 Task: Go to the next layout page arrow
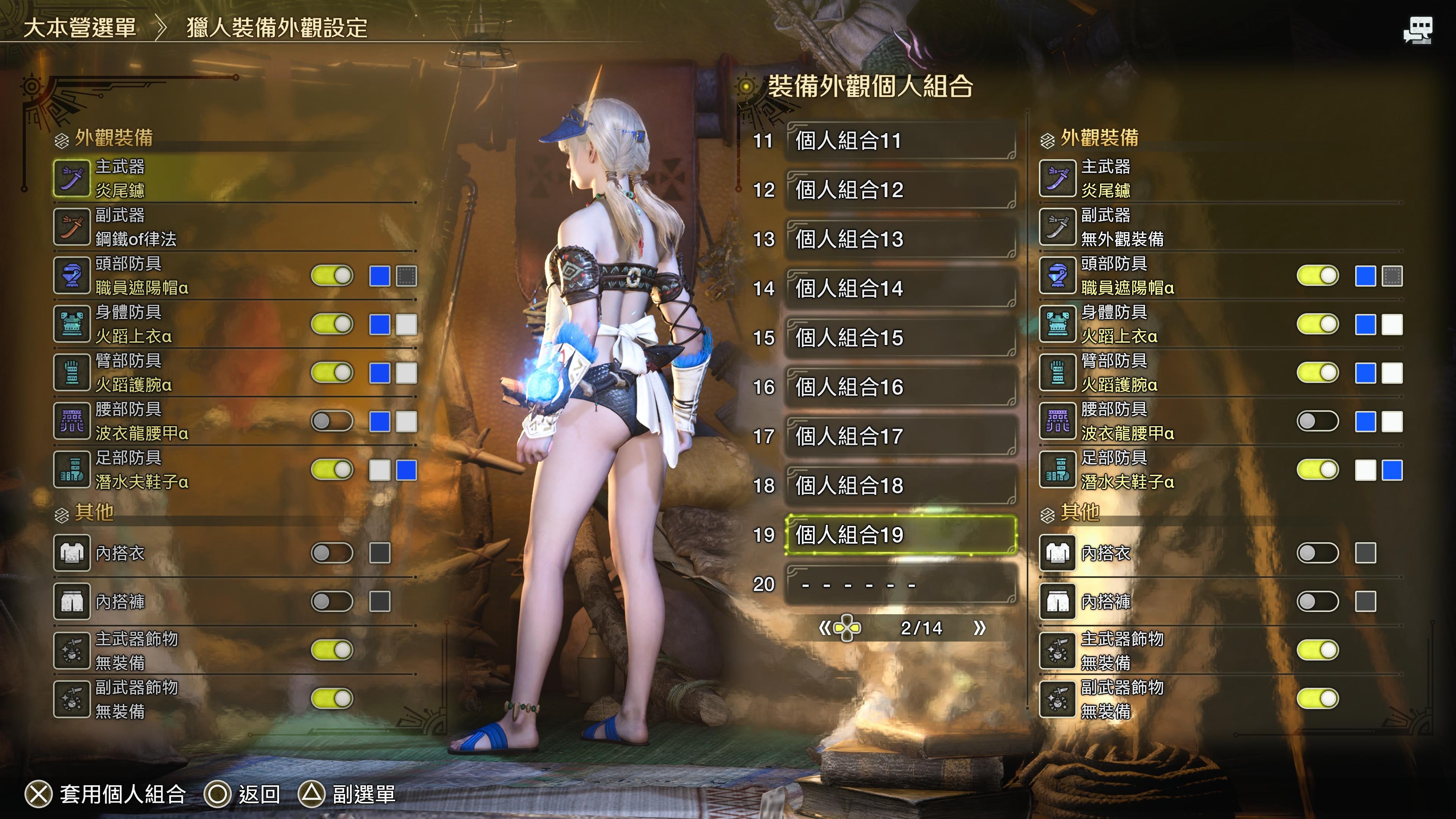[979, 628]
